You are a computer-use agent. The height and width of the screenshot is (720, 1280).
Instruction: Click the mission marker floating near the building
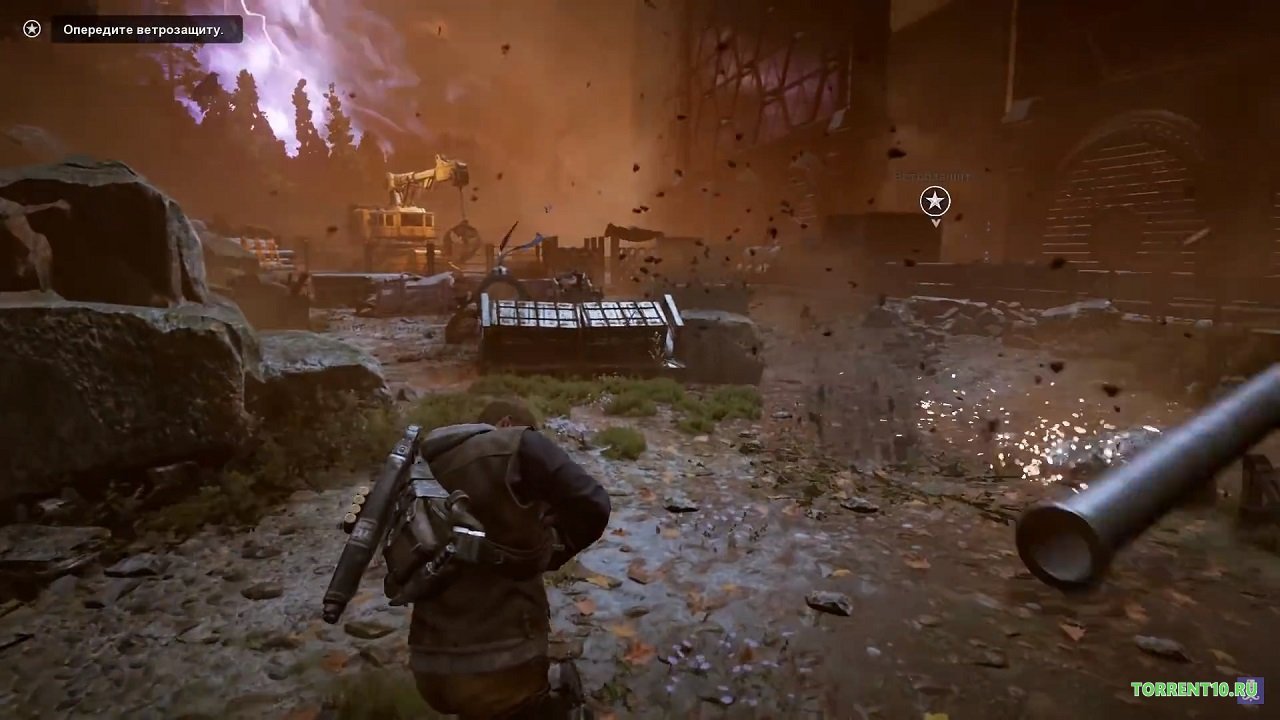click(934, 201)
